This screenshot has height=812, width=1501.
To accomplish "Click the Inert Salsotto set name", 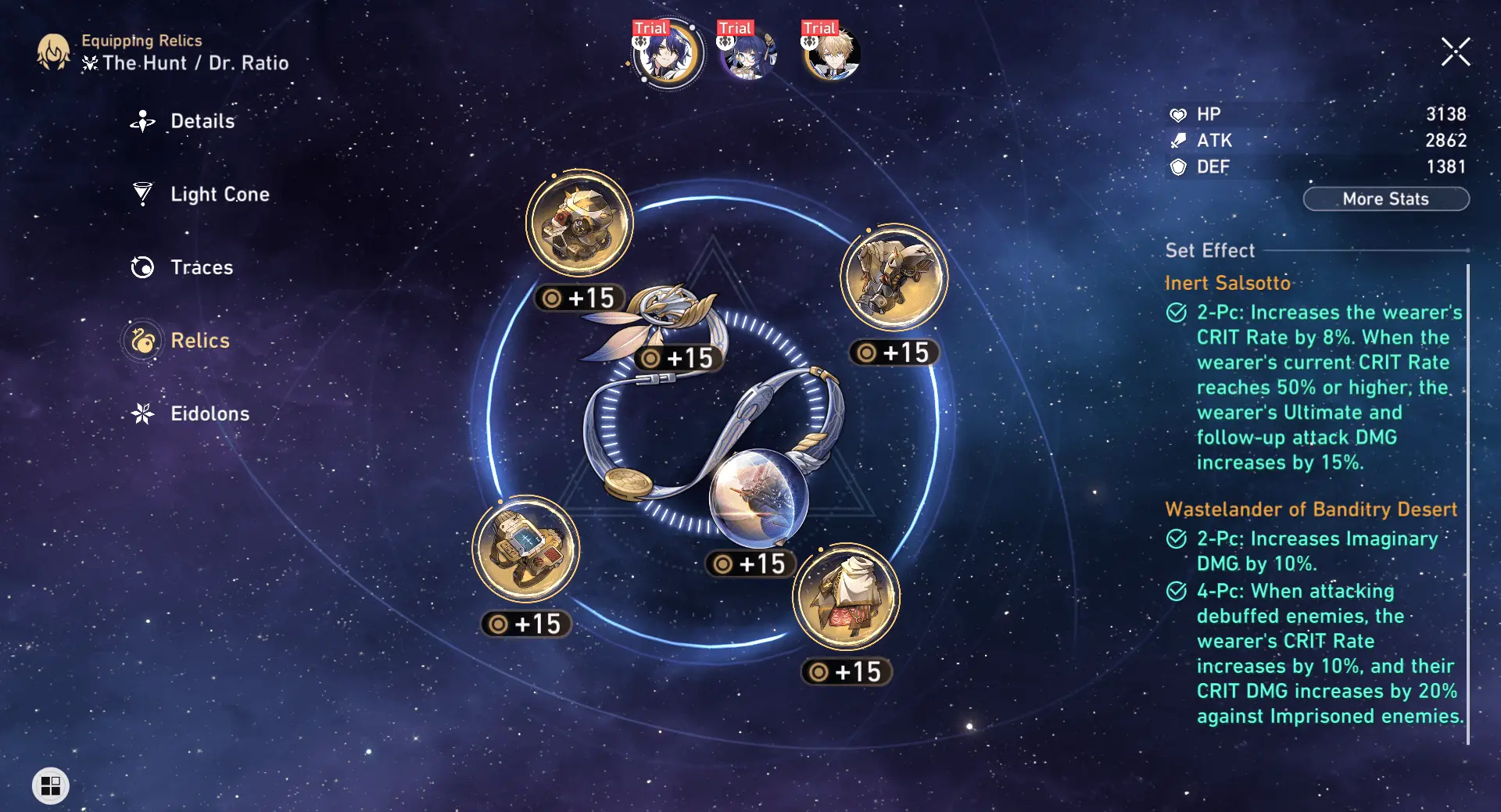I will [1228, 283].
